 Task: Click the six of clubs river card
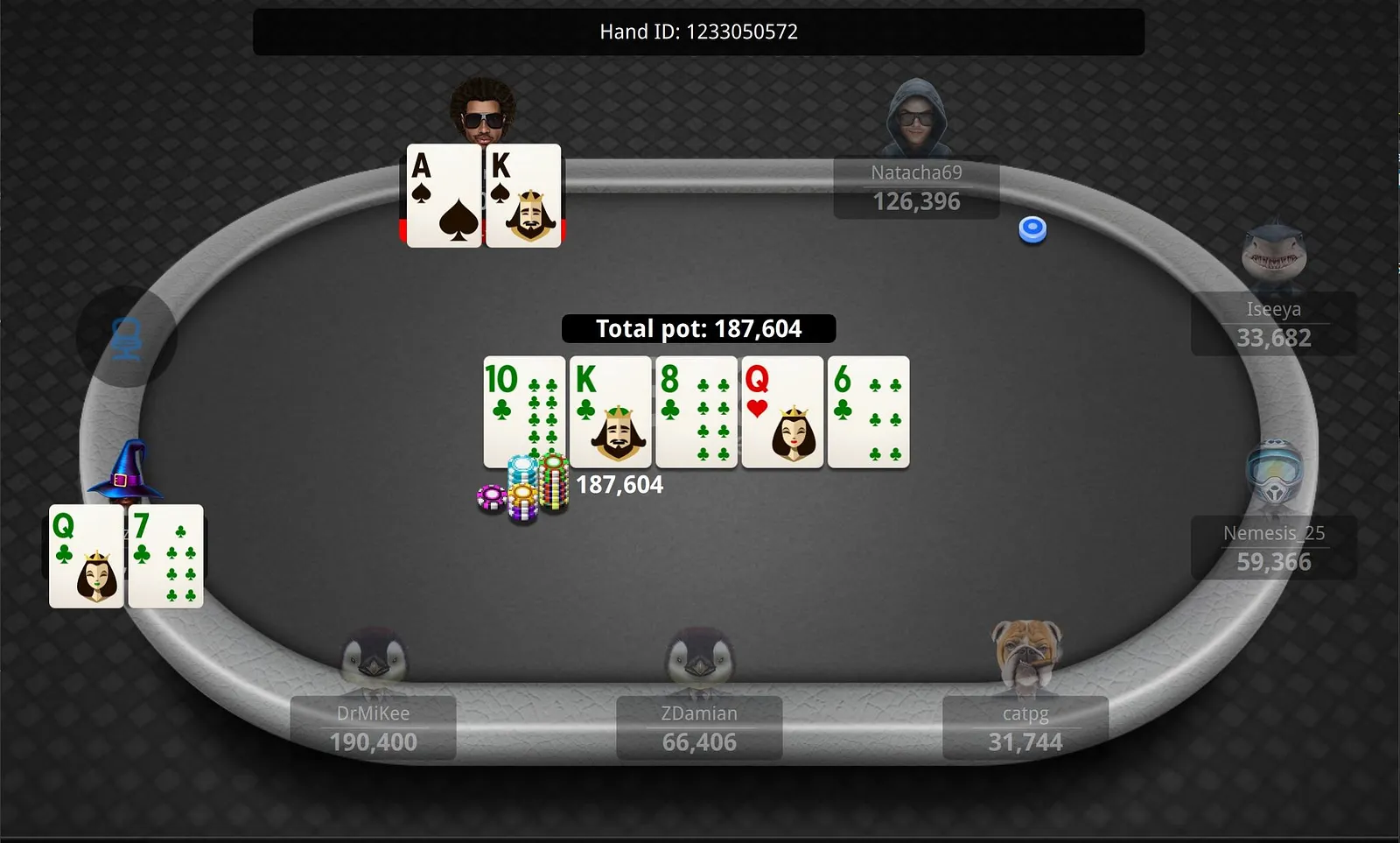pos(868,411)
